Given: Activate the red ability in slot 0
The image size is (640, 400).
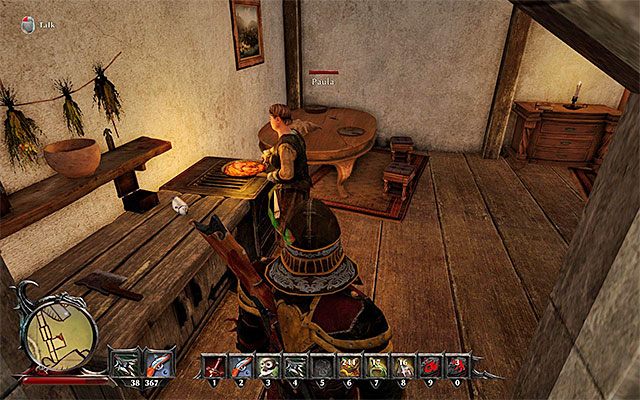Looking at the screenshot, I should 456,366.
